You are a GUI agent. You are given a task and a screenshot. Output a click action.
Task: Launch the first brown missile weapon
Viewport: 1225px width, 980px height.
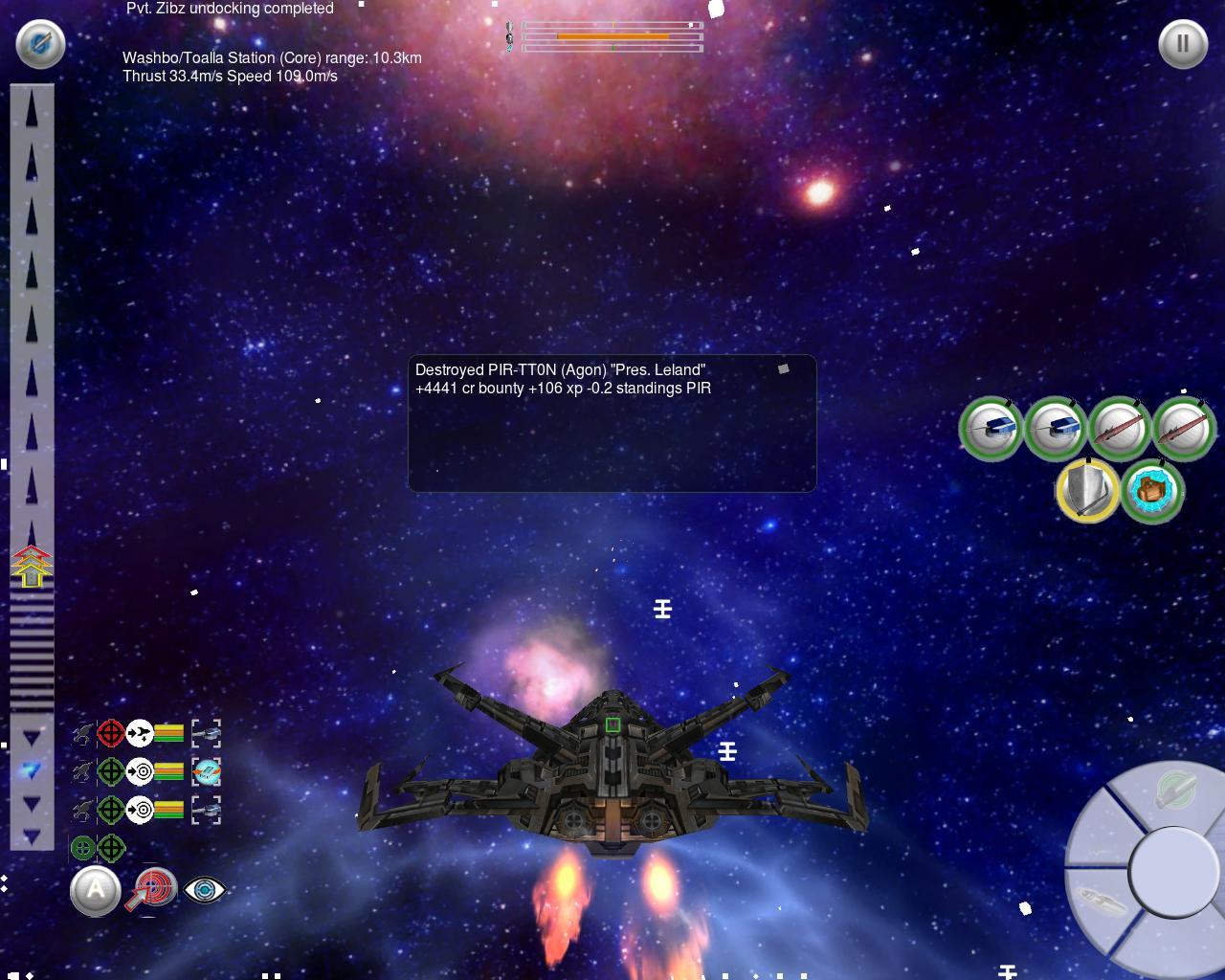[1119, 428]
